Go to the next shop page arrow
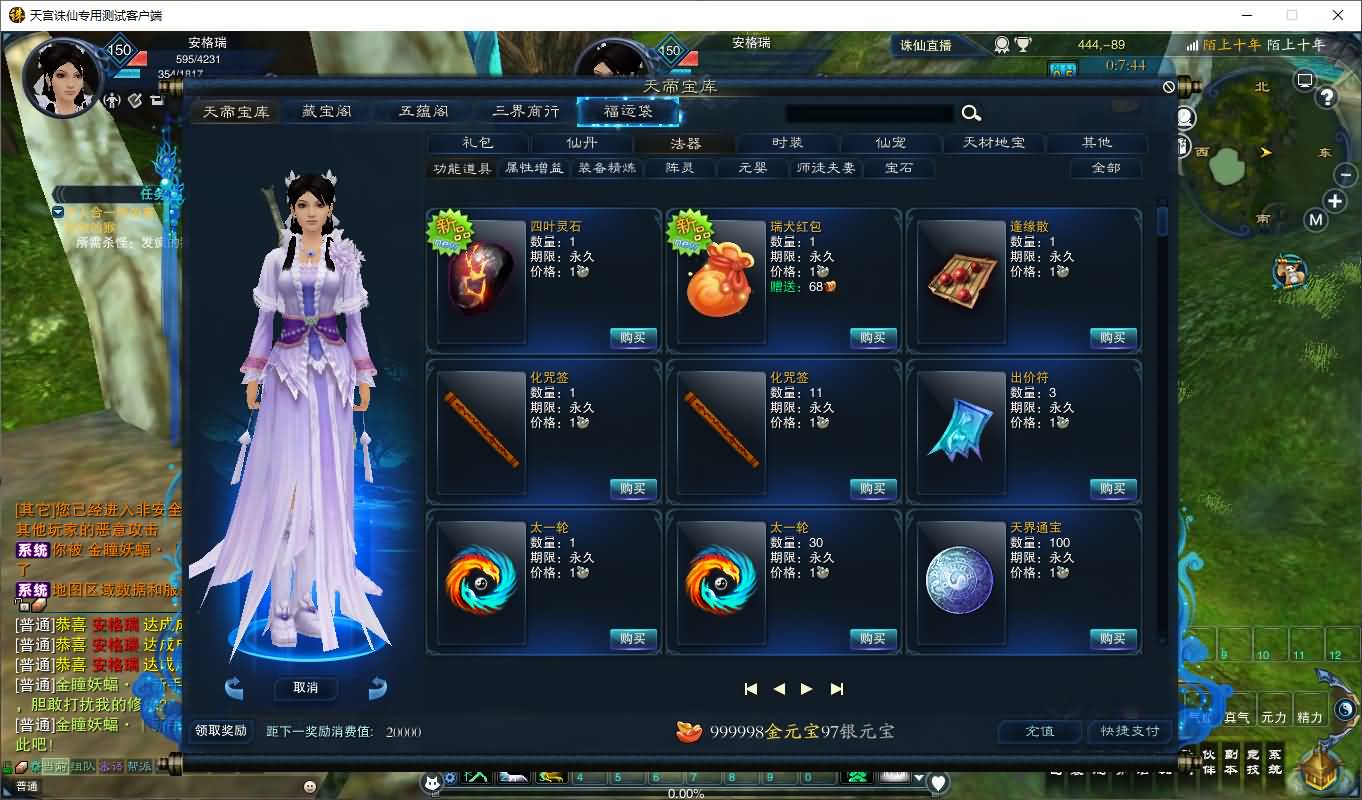This screenshot has width=1362, height=800. click(x=806, y=688)
